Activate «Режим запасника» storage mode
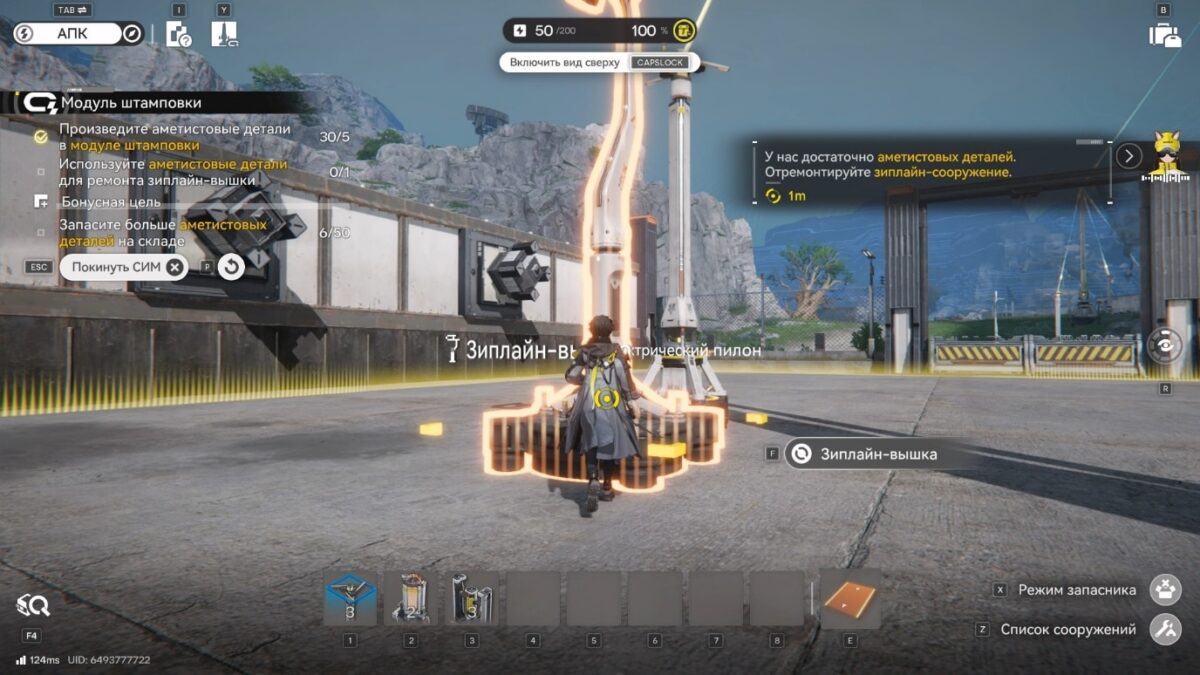The width and height of the screenshot is (1200, 675). [1165, 590]
